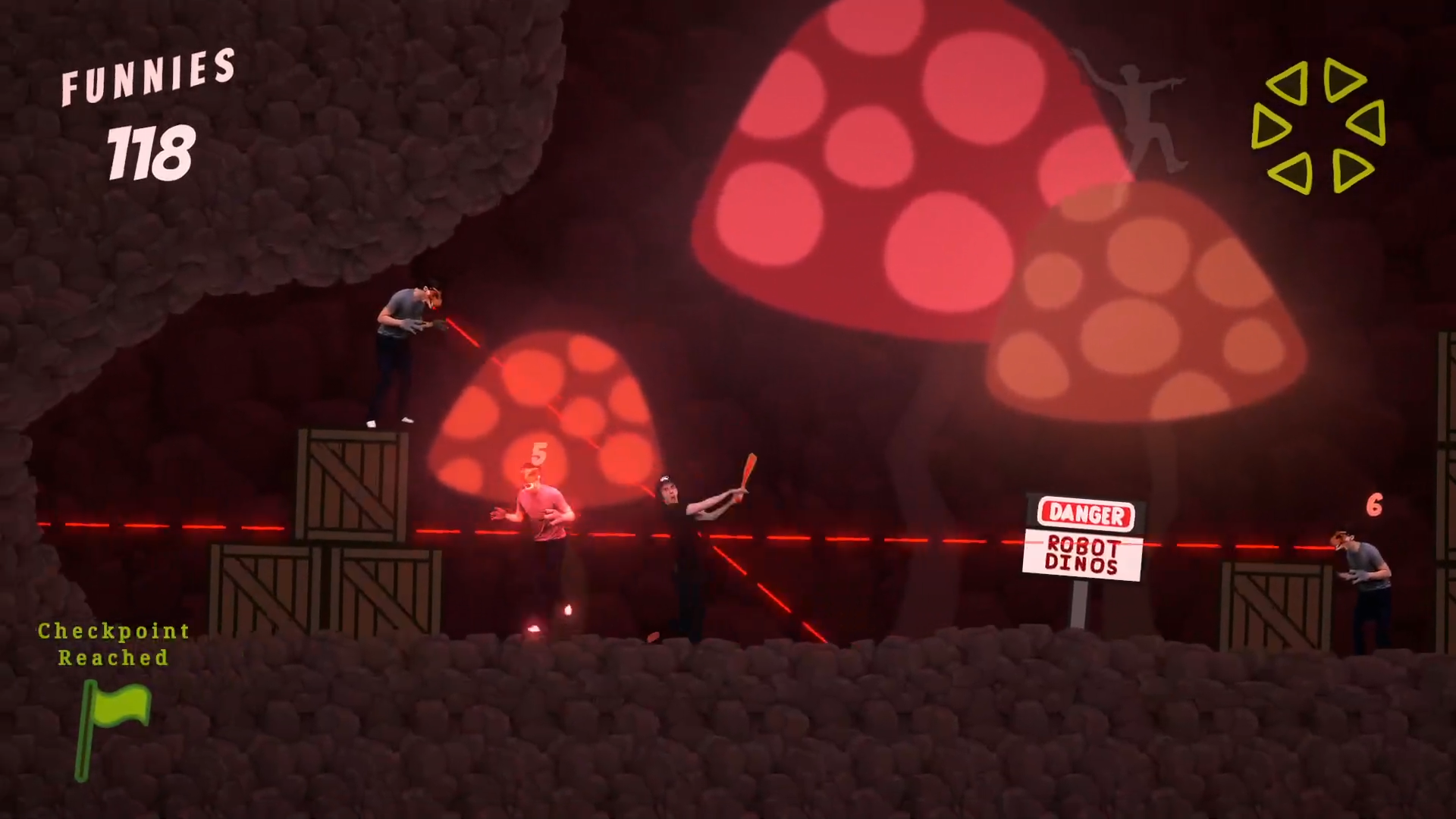Select the yellow triangle loading spinner
The height and width of the screenshot is (819, 1456).
coord(1319,125)
